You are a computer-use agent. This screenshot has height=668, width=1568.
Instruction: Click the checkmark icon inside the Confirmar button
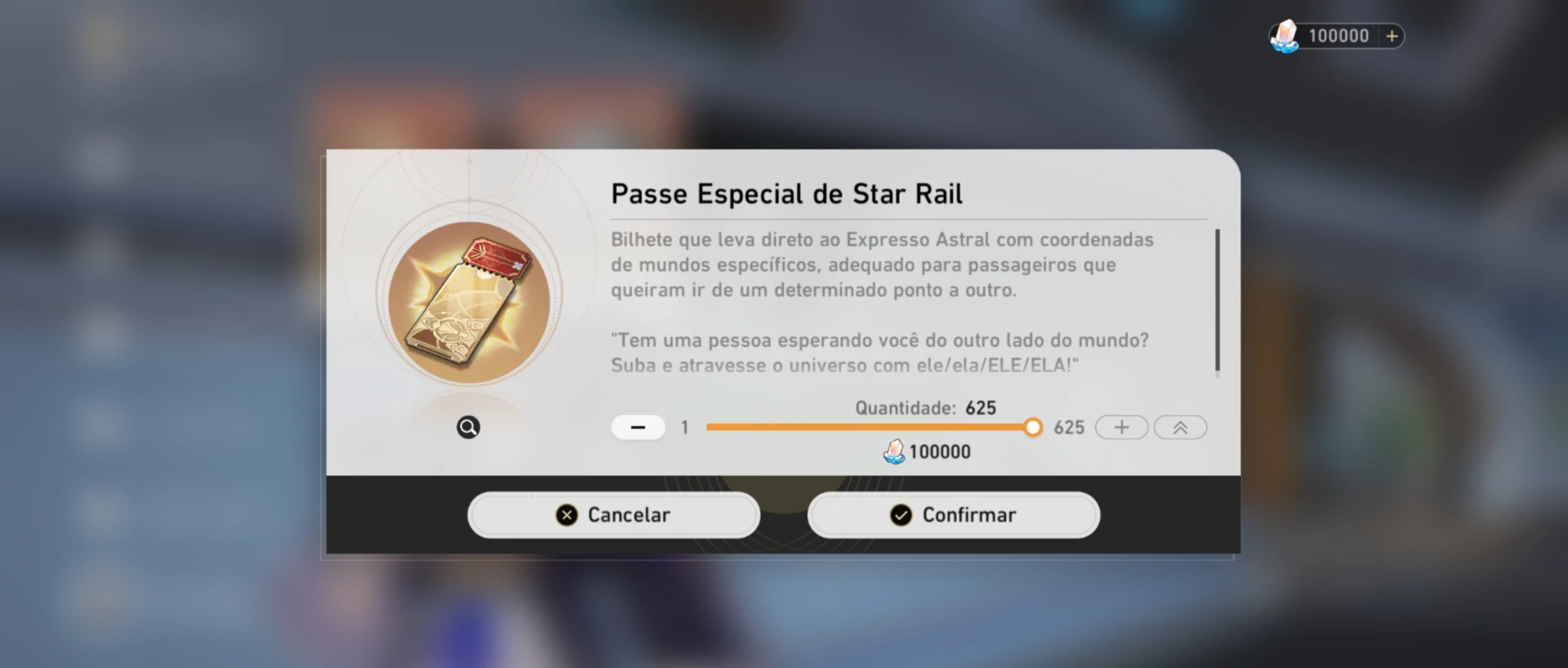coord(900,515)
